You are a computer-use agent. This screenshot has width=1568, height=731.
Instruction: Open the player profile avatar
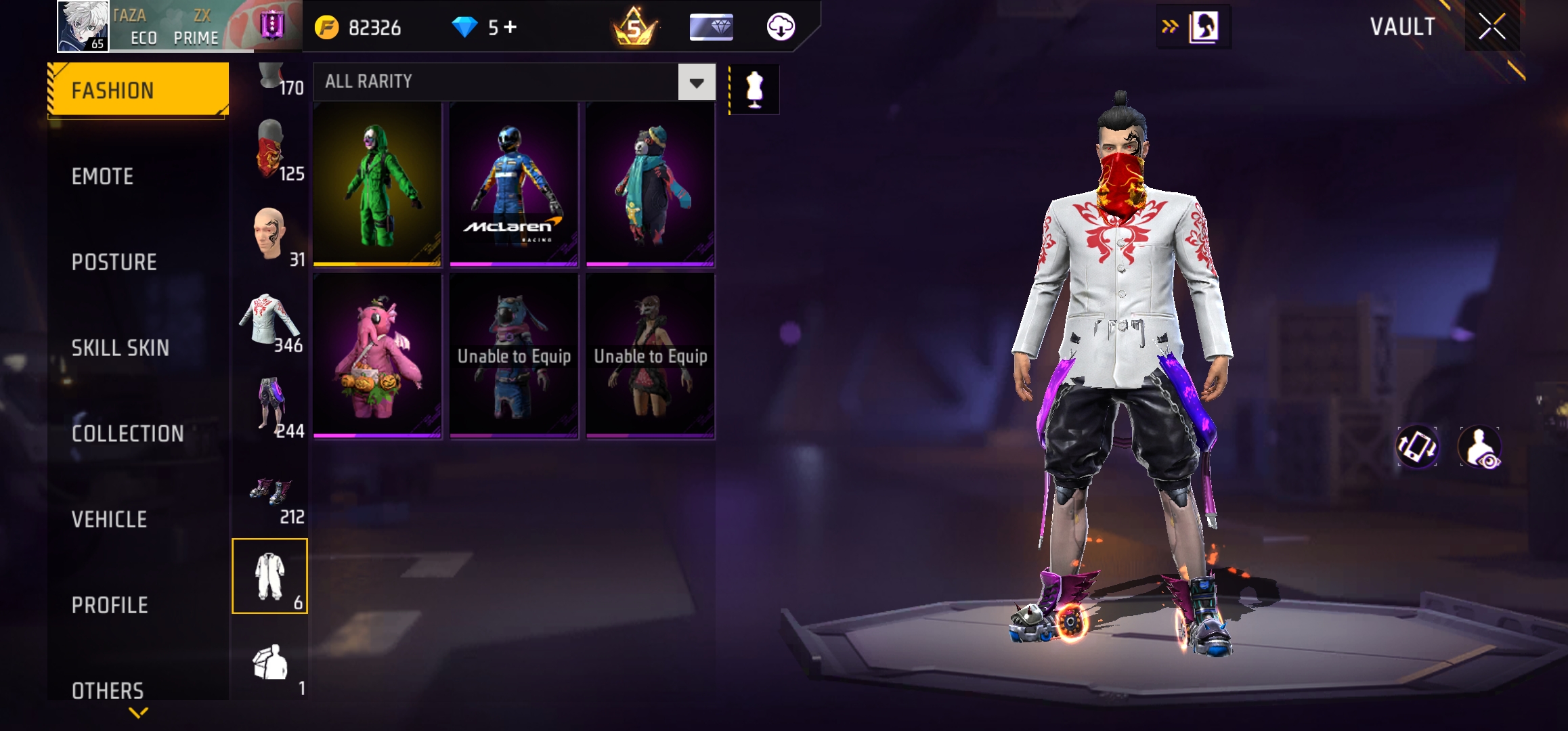pos(83,26)
